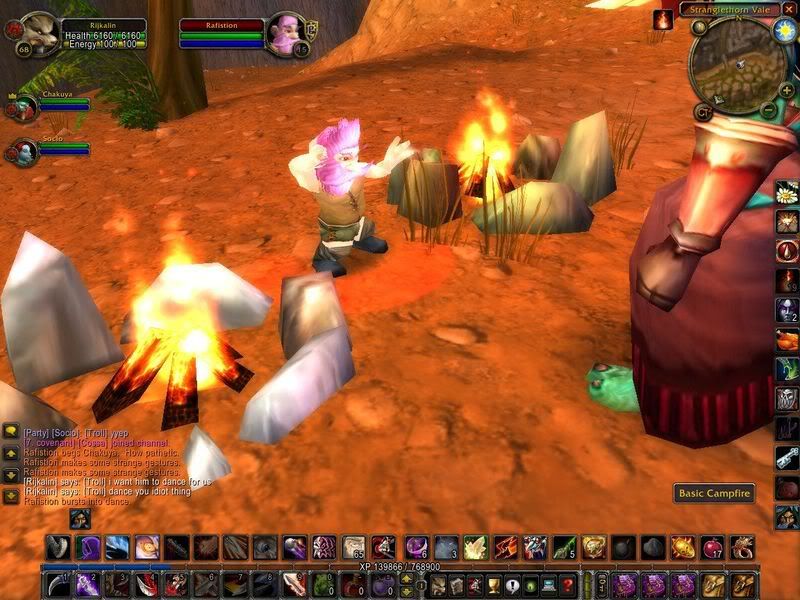This screenshot has width=800, height=600.
Task: Zoom out the minimap with minus button
Action: (768, 108)
